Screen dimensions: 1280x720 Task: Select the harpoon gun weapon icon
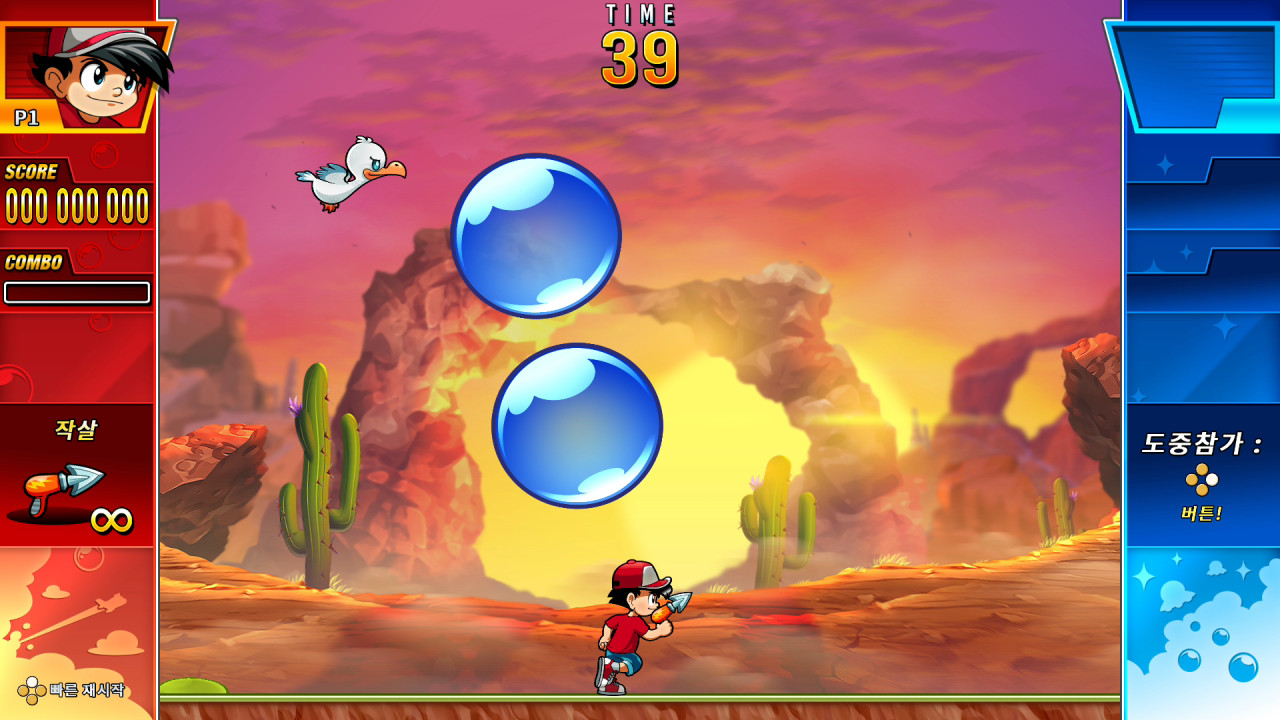click(64, 490)
